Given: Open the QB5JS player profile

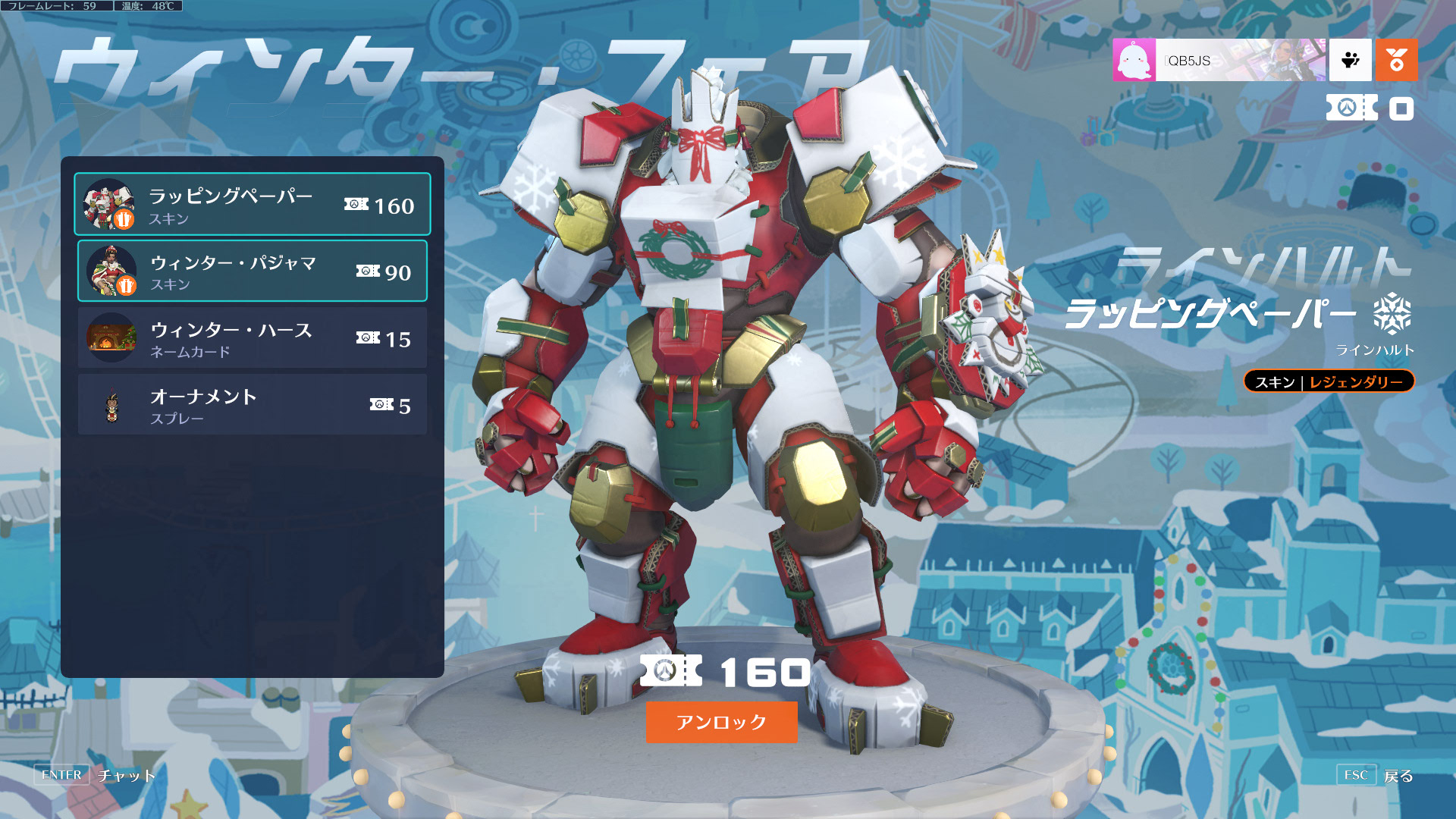Looking at the screenshot, I should pyautogui.click(x=1218, y=61).
